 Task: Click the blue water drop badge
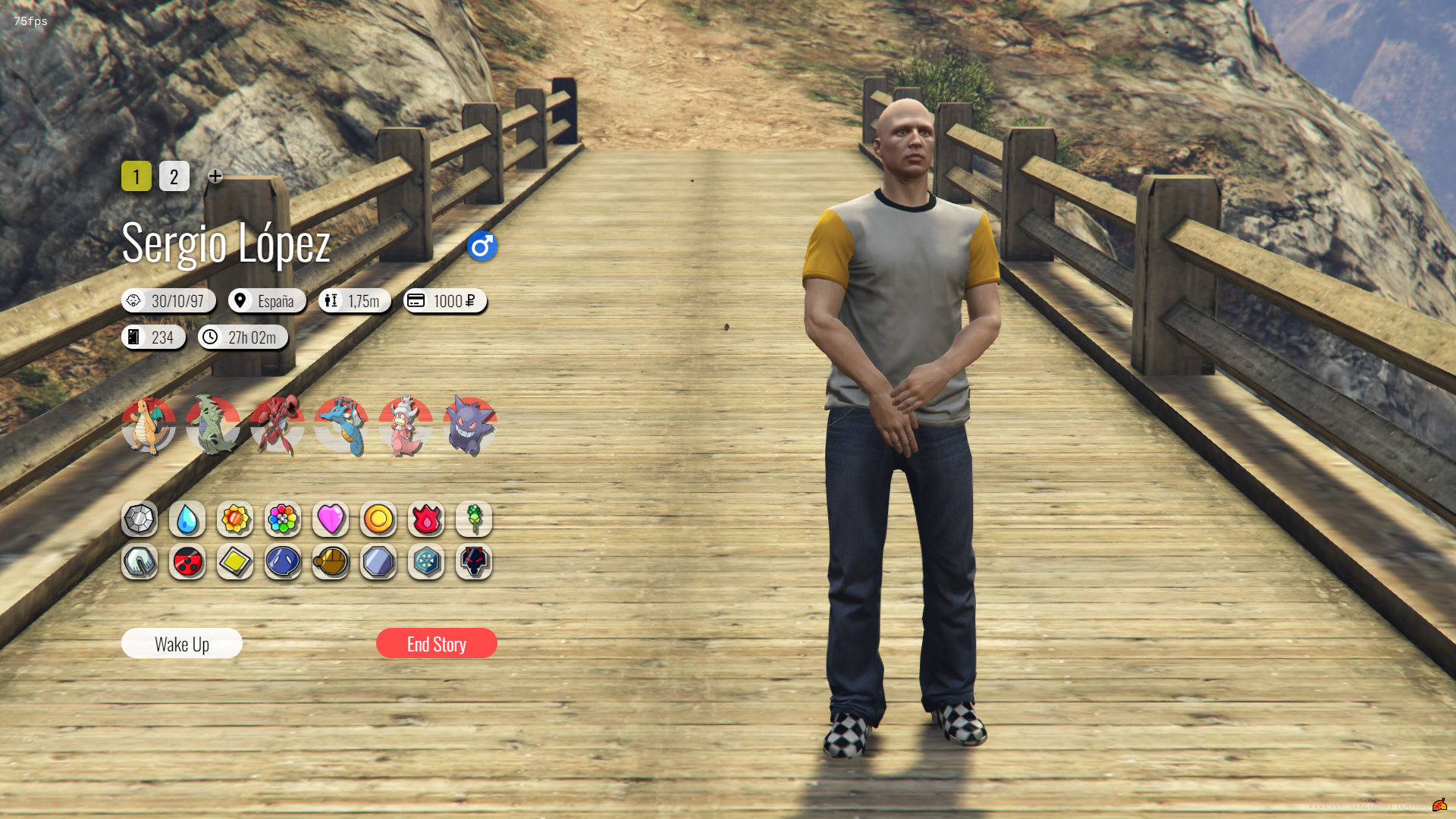(187, 519)
